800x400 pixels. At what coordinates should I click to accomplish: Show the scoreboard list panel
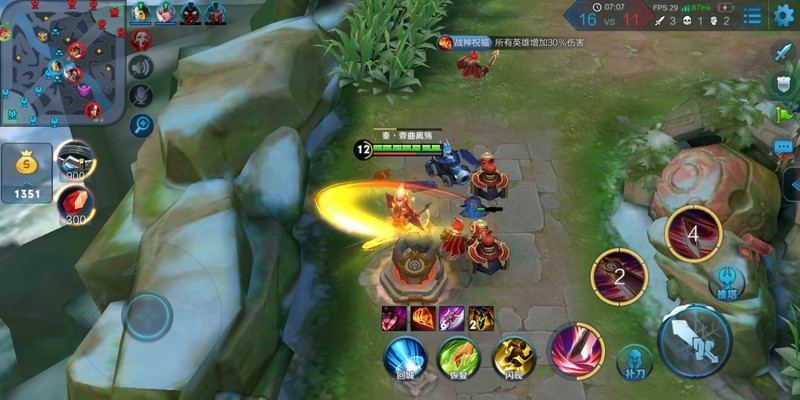point(752,15)
